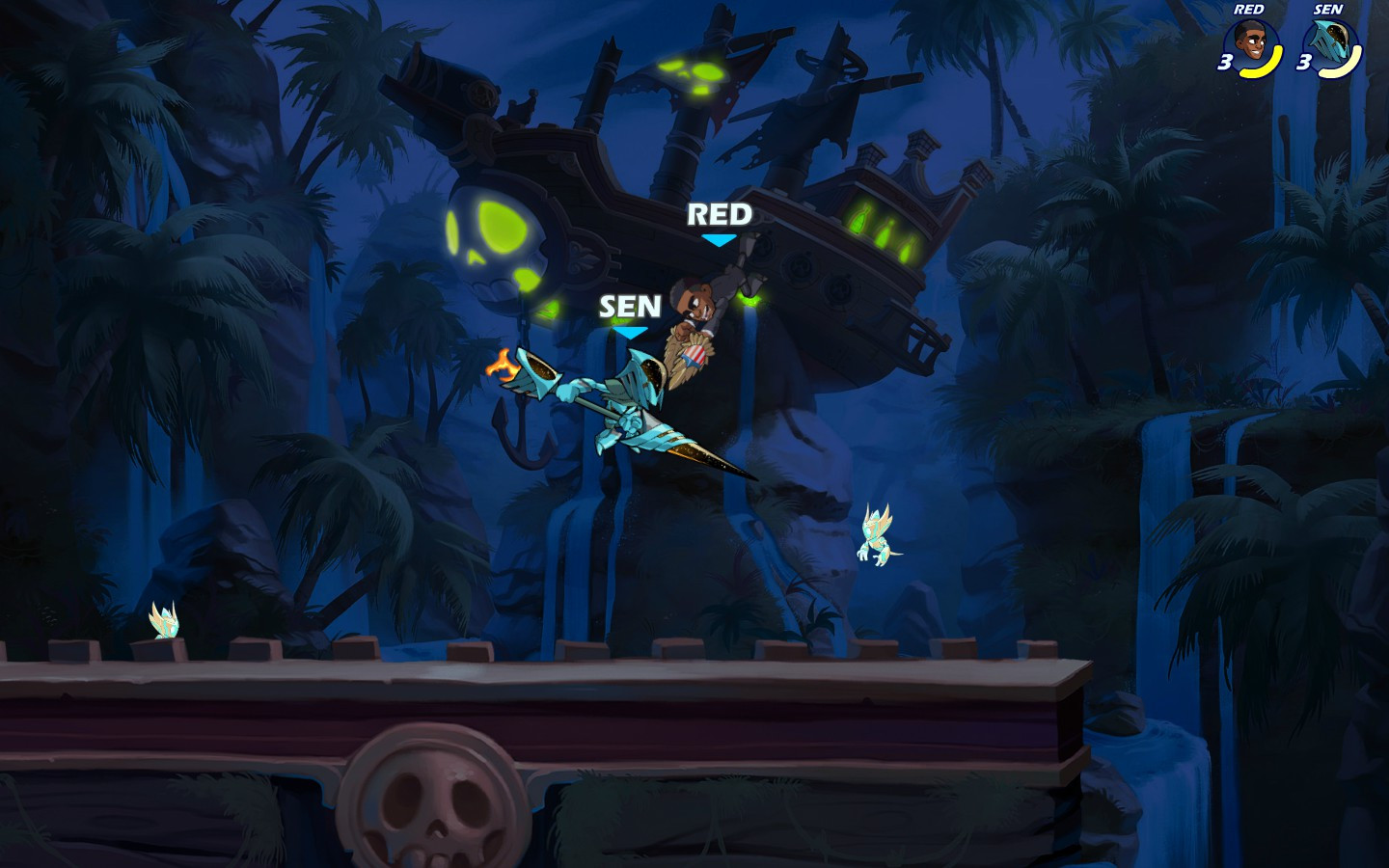The image size is (1389, 868).
Task: Click the blue arrow under the RED nameplate
Action: click(720, 241)
